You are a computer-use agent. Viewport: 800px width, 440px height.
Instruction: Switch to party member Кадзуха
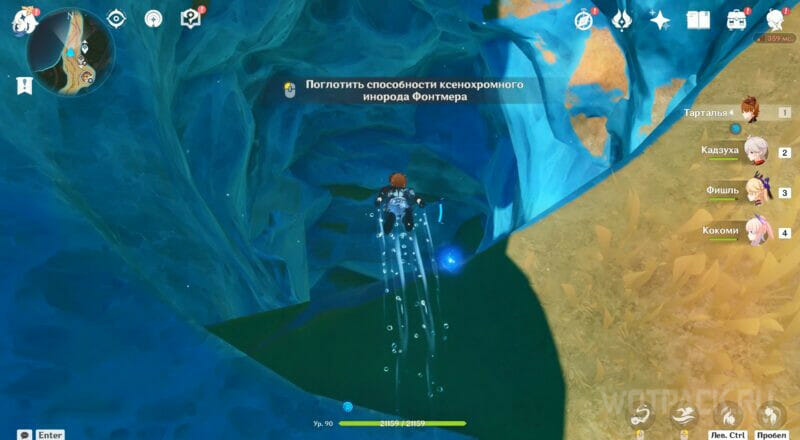[x=756, y=151]
